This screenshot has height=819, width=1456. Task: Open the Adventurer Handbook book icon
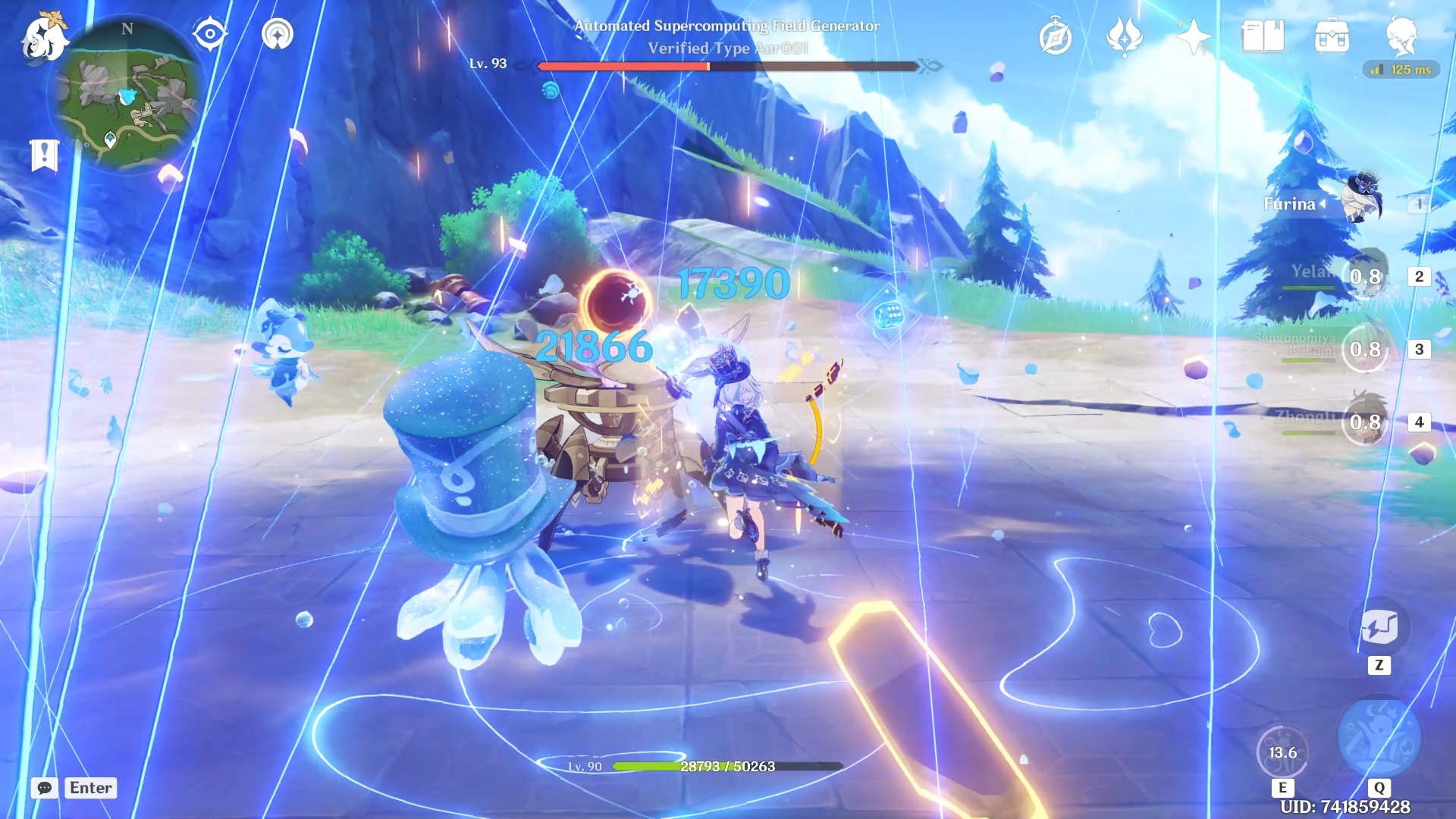[1263, 37]
